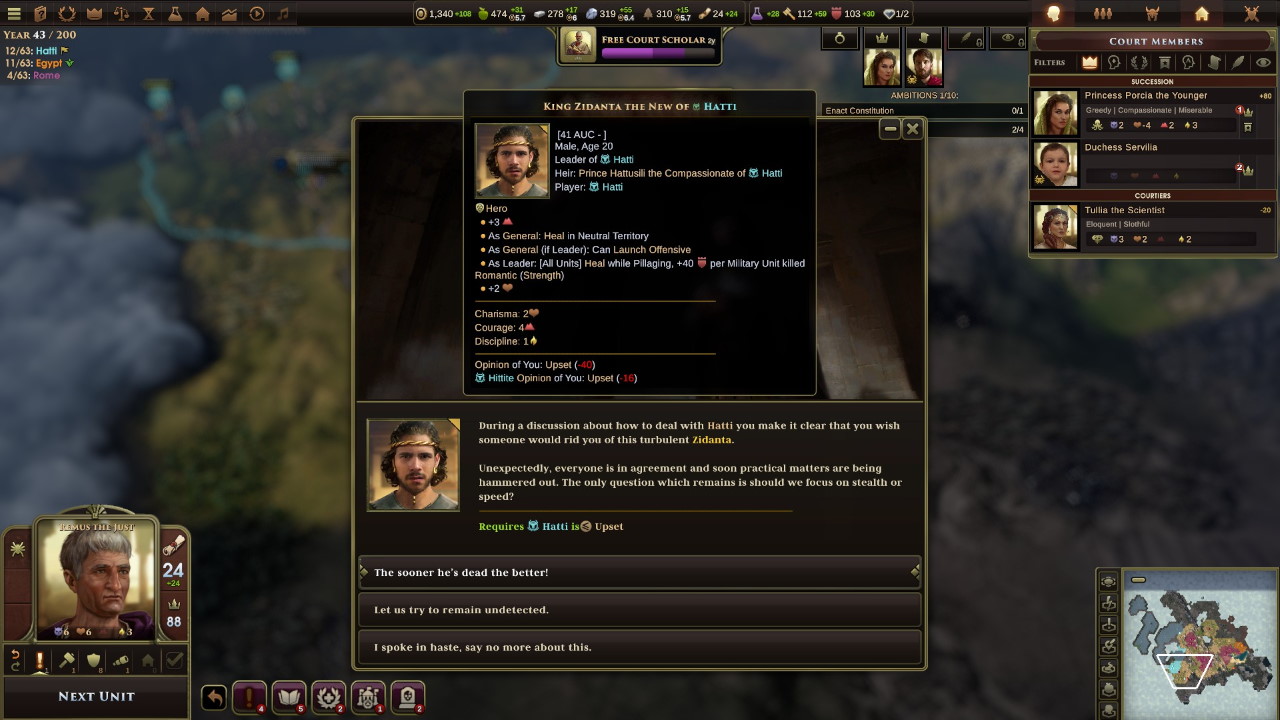Image resolution: width=1280 pixels, height=720 pixels.
Task: Switch to the house tab at top right
Action: 1202,14
